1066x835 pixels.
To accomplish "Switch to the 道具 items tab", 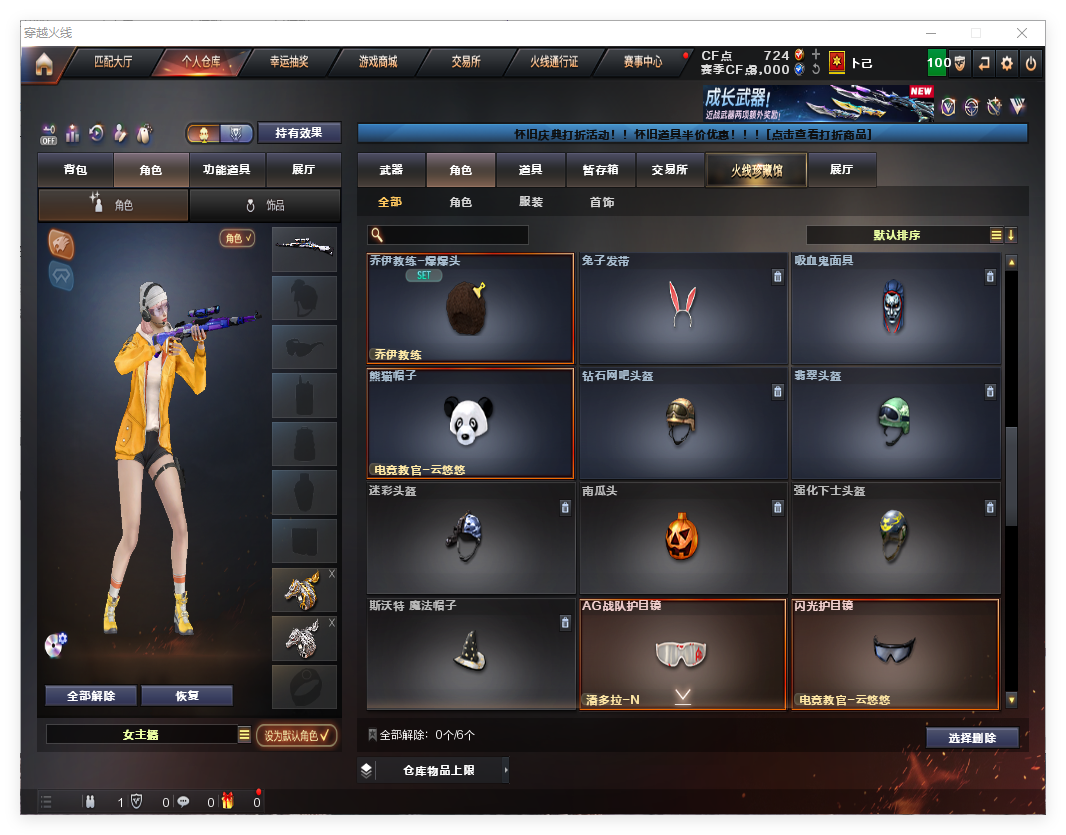I will tap(530, 170).
